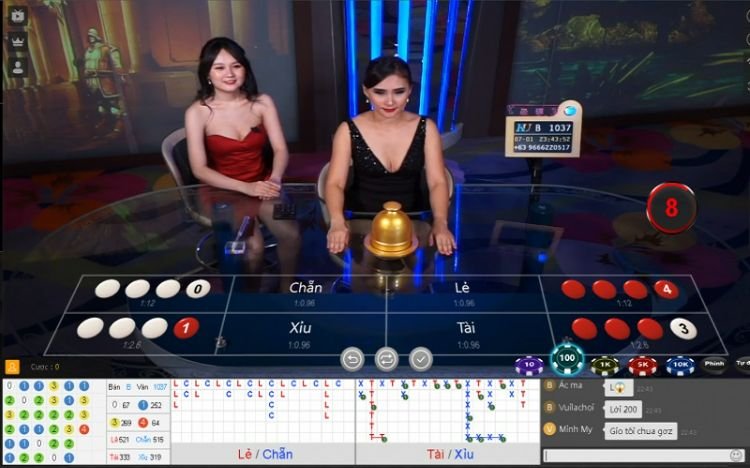Bet on three white one red (1)
Screen dimensions: 750x468
(x=138, y=328)
